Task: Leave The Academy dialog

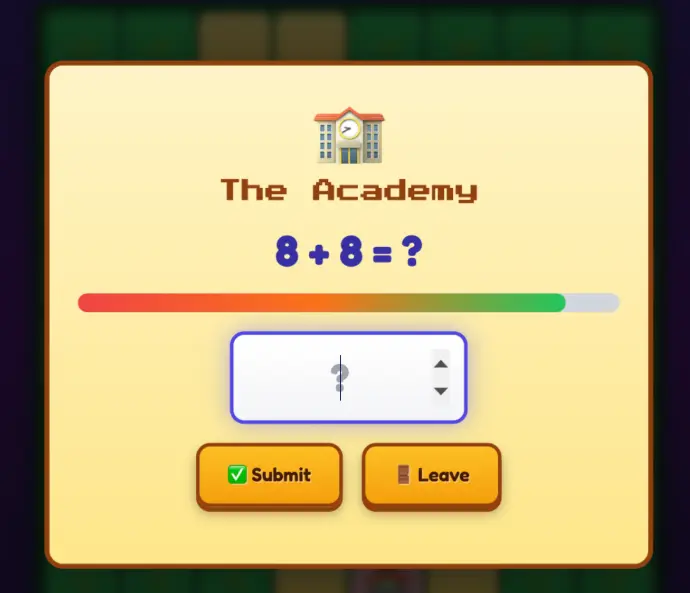Action: pyautogui.click(x=431, y=475)
